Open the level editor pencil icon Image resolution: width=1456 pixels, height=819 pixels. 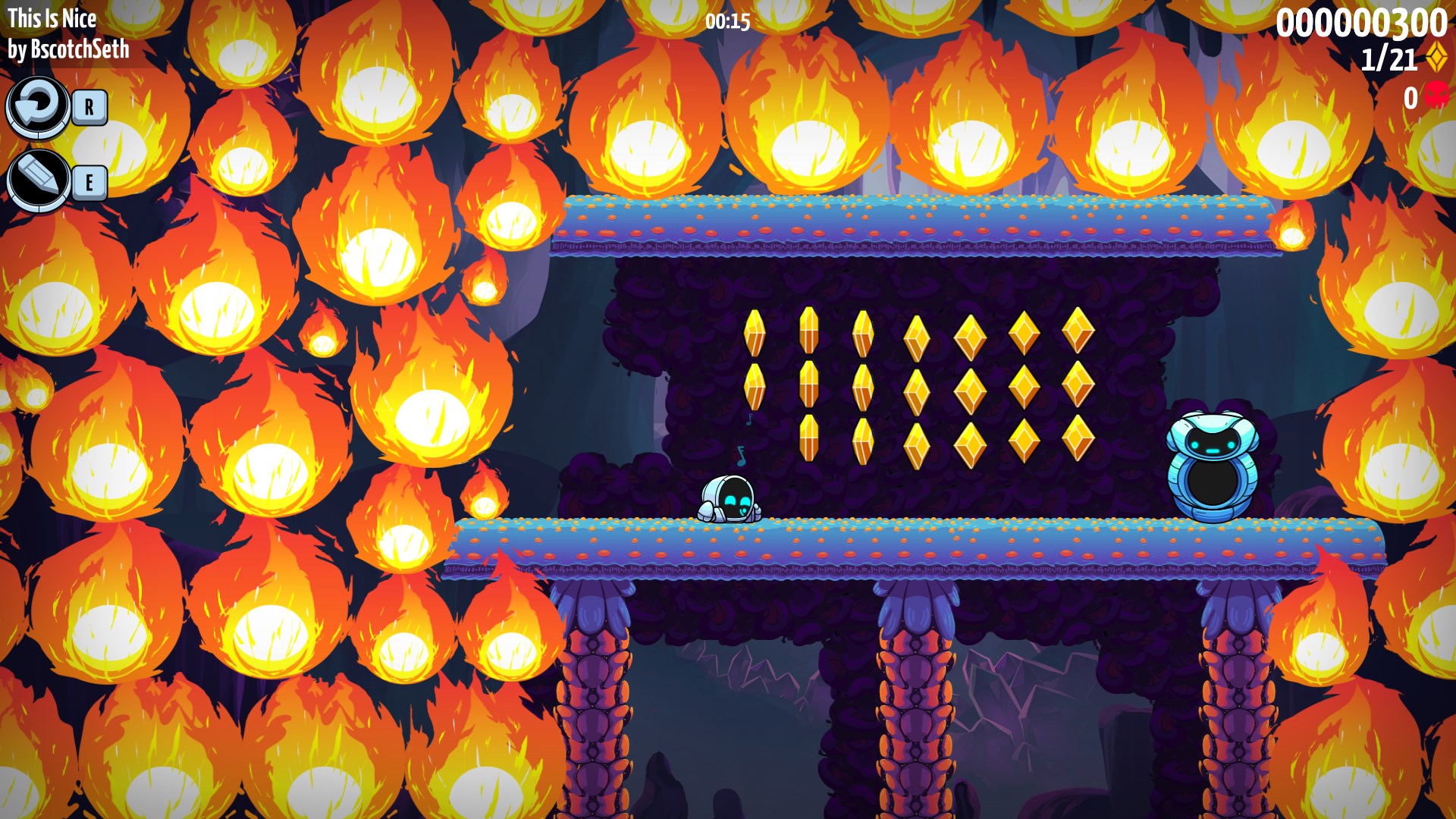click(x=38, y=180)
